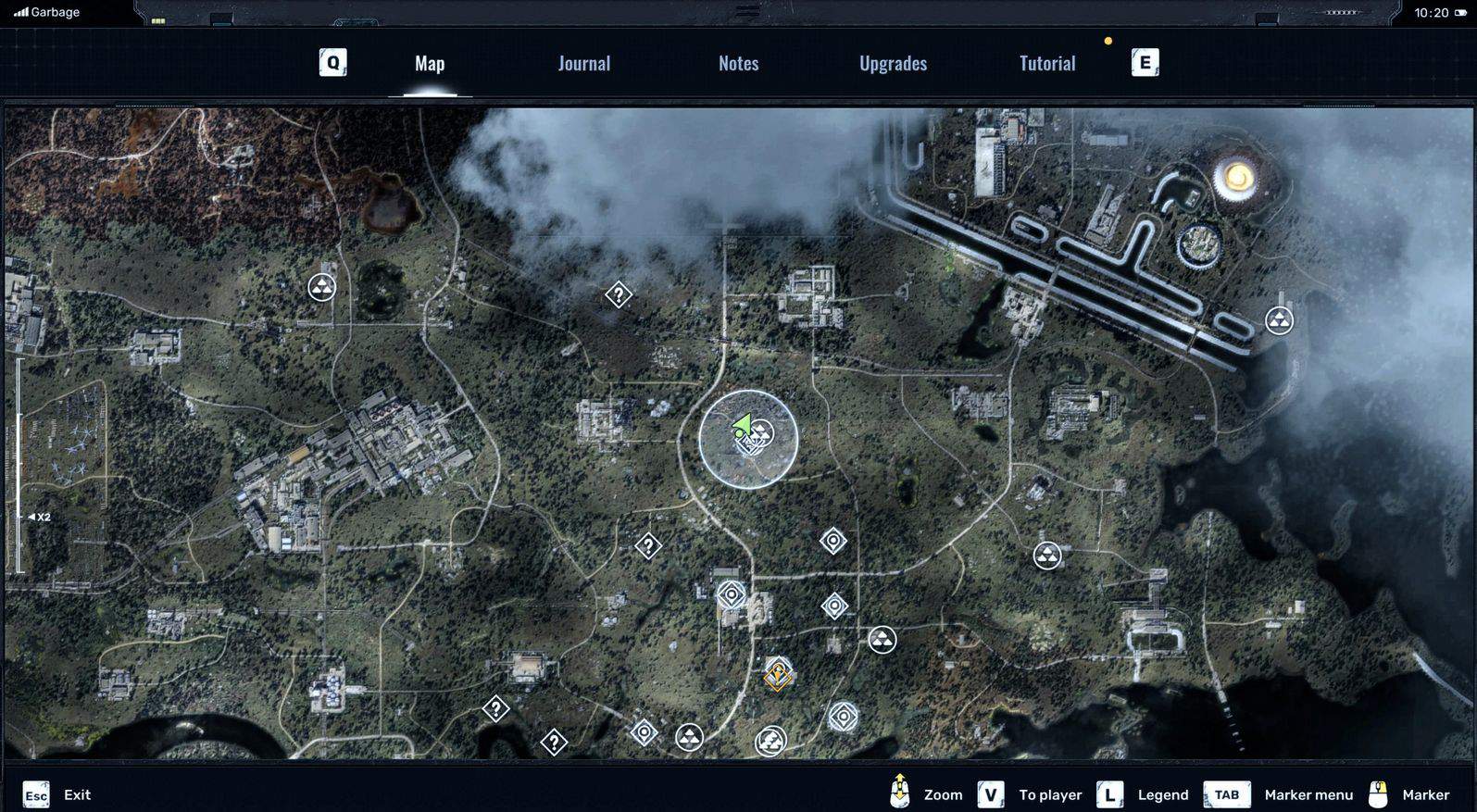Adjust the X2 map zoom slider

pos(19,517)
